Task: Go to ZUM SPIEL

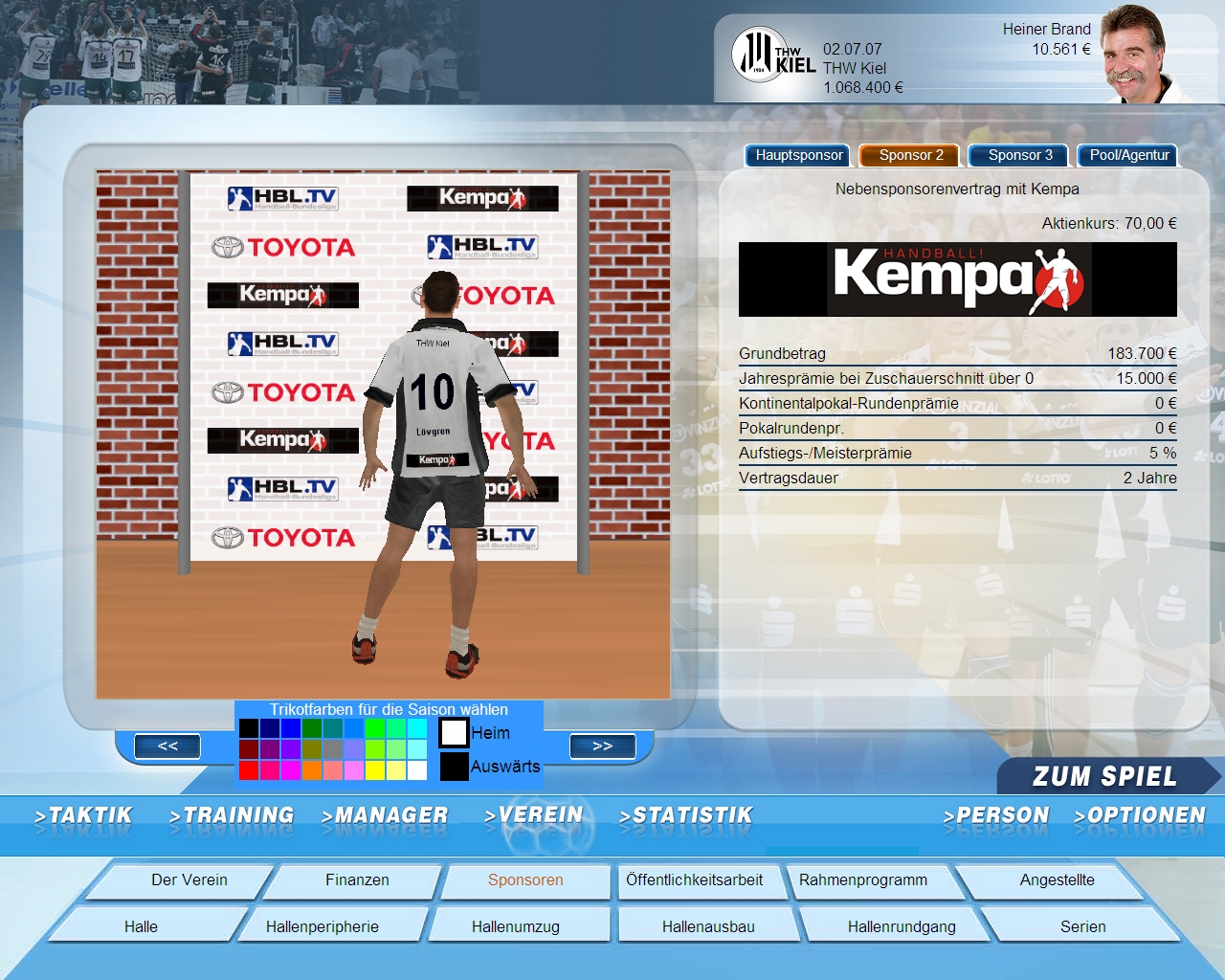Action: point(1104,776)
